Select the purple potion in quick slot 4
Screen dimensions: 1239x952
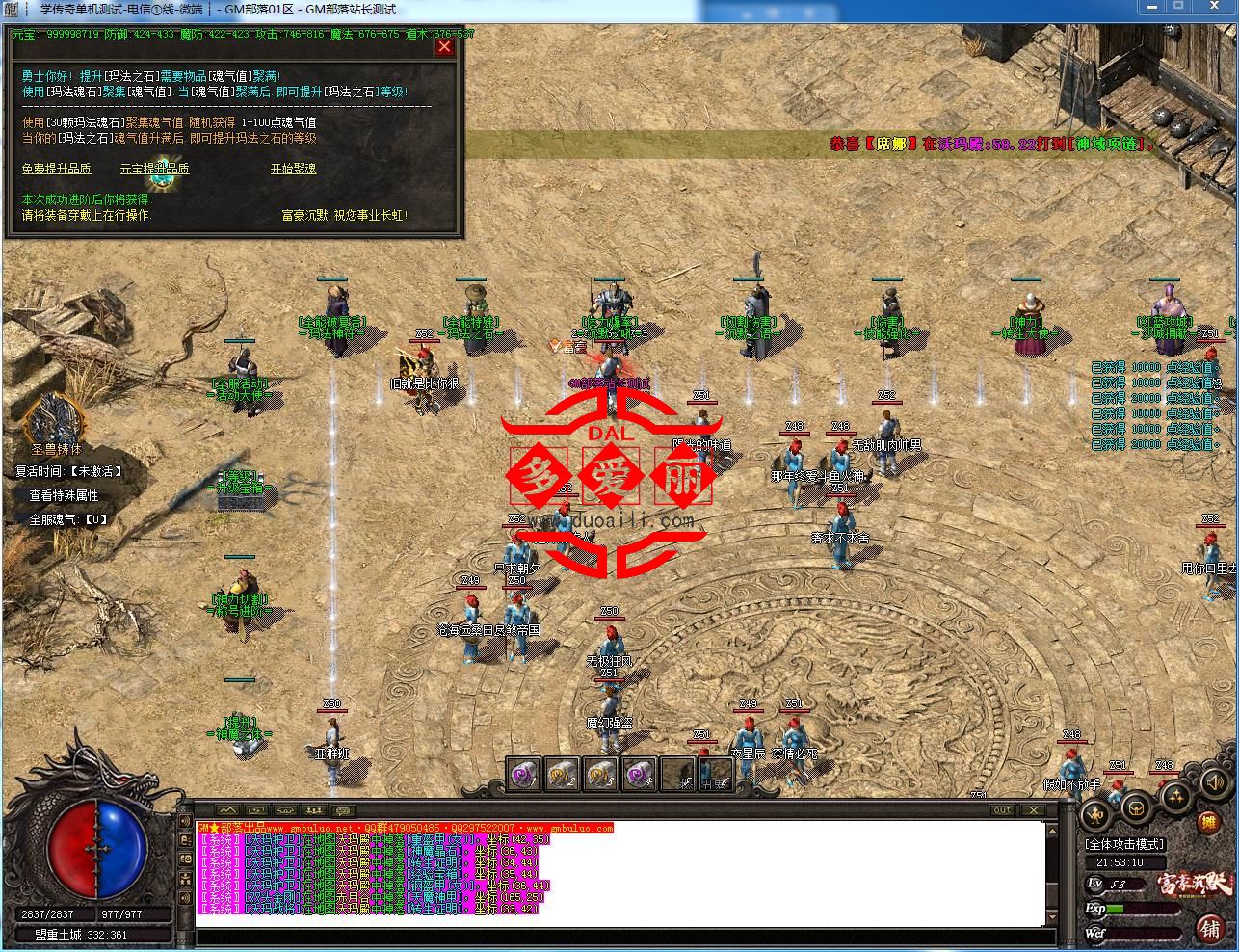(637, 775)
